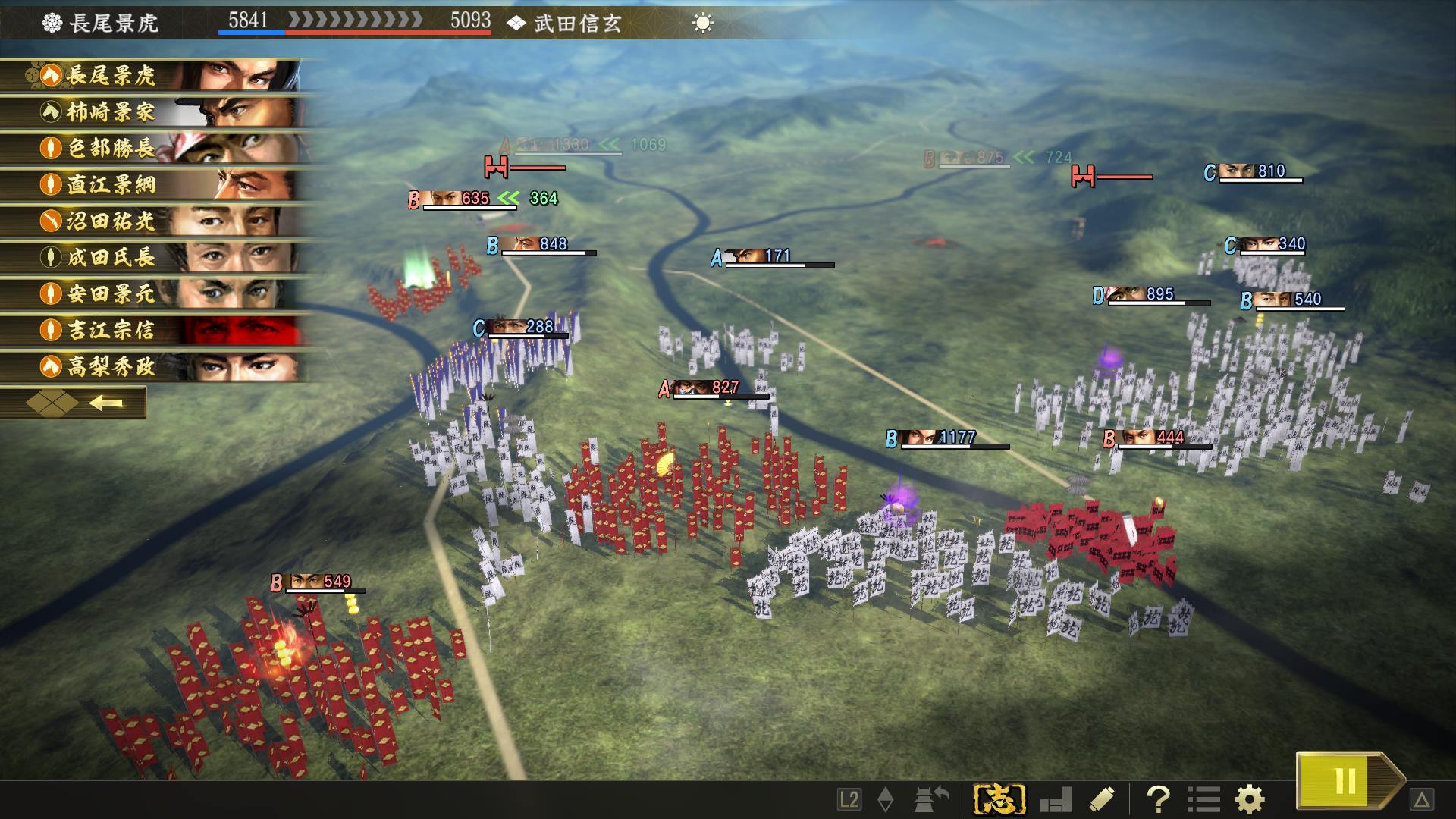The width and height of the screenshot is (1456, 819).
Task: Click the diamond unit-marker icon next to L2
Action: (x=885, y=799)
